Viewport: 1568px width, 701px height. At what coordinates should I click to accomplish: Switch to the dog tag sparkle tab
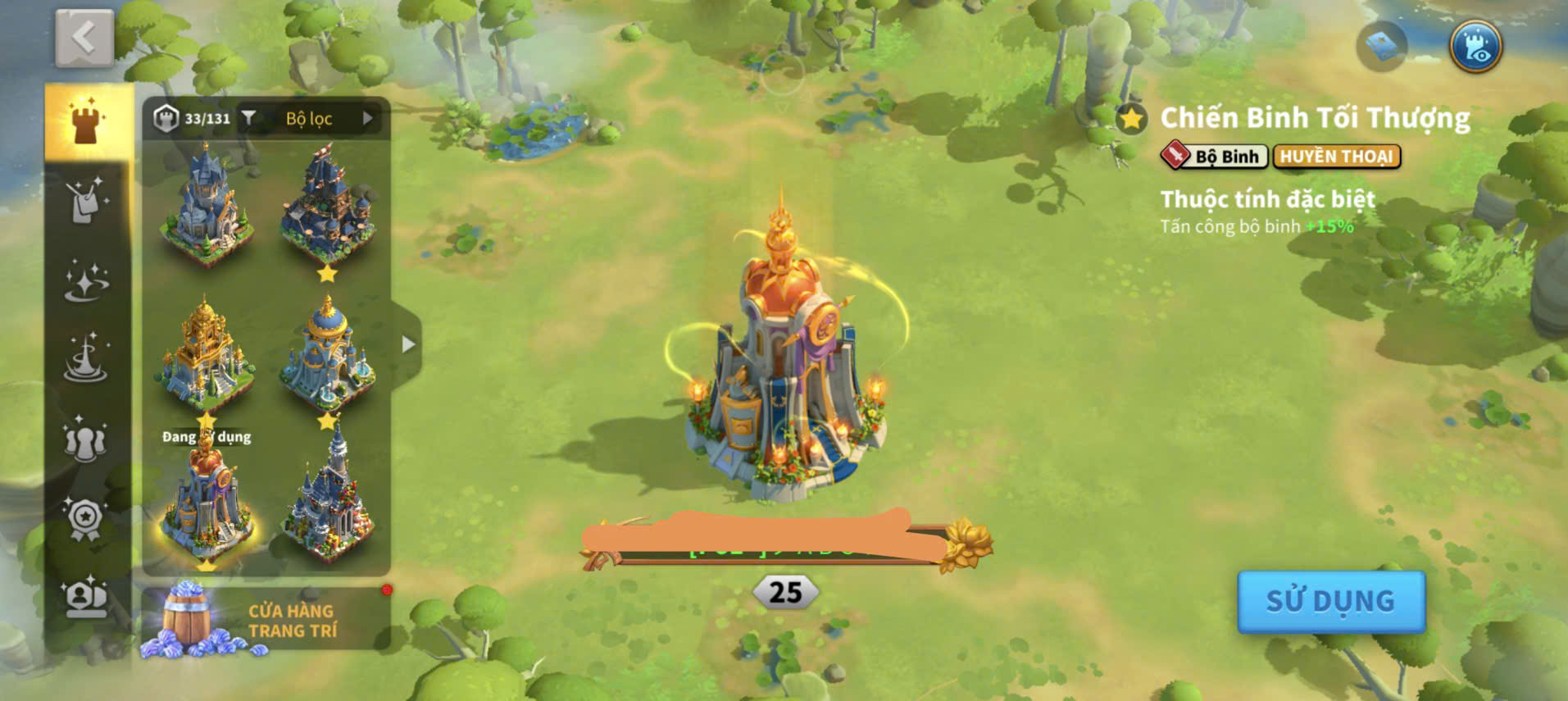point(86,201)
